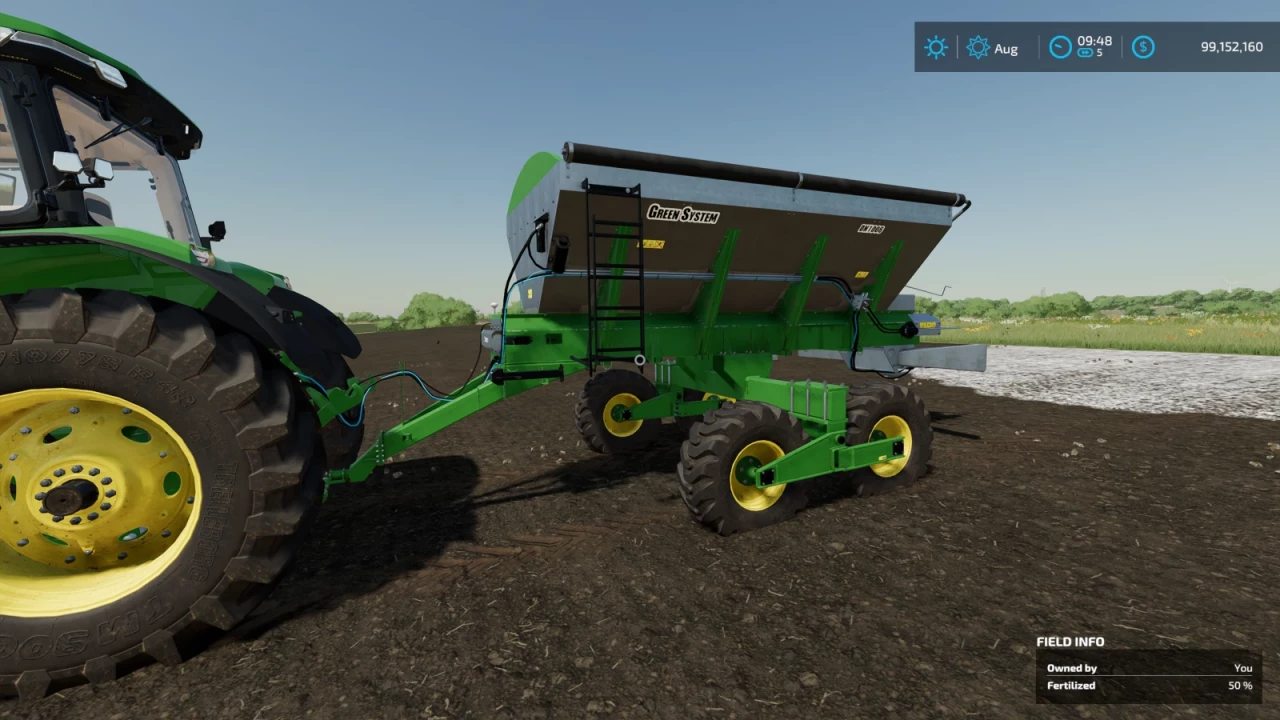Viewport: 1280px width, 720px height.
Task: Click the fast-forward timescale icon under 09:48
Action: (x=1085, y=53)
